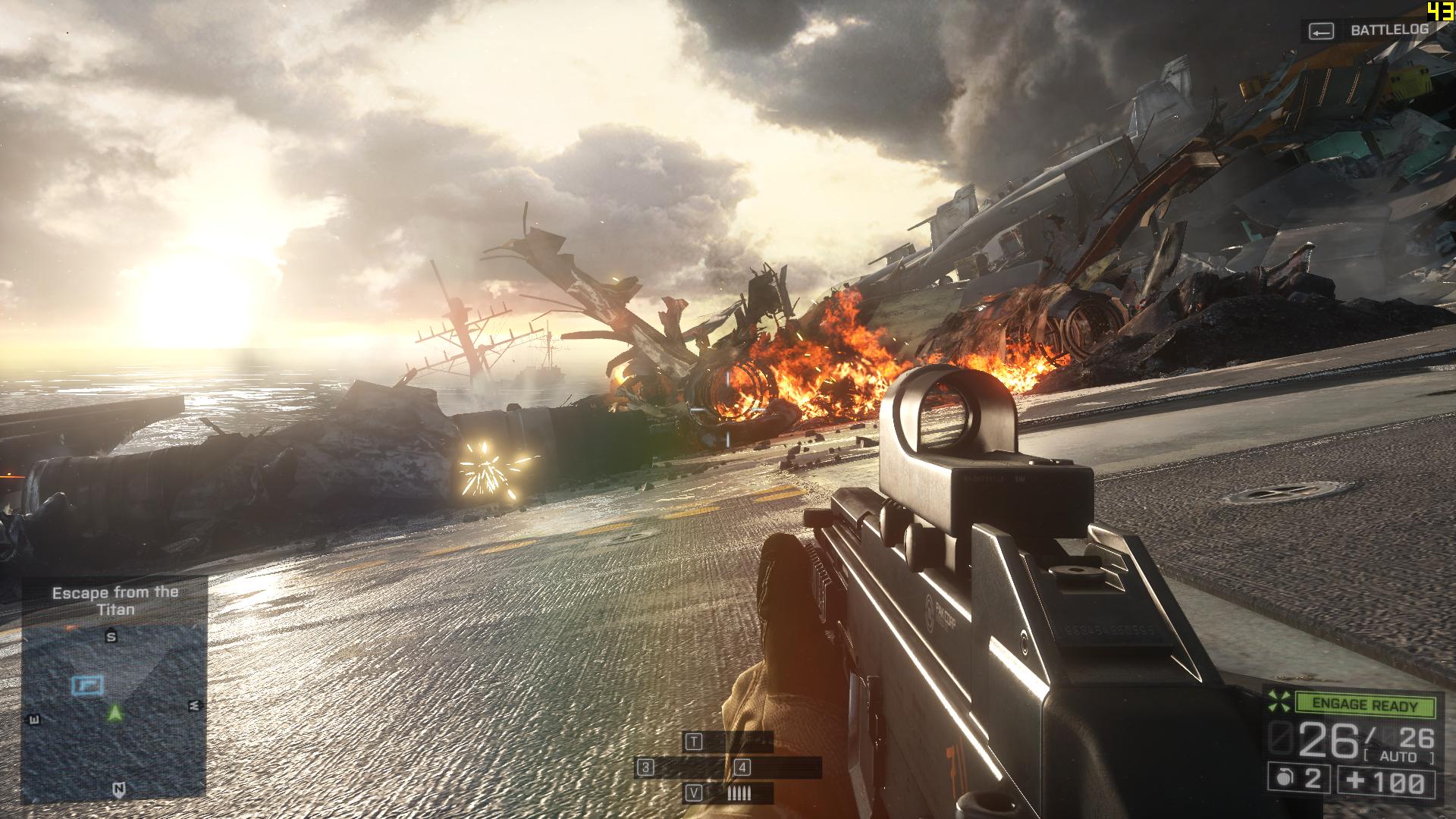Click the blue objective marker on minimap
Screen dimensions: 1456x819
tap(87, 686)
